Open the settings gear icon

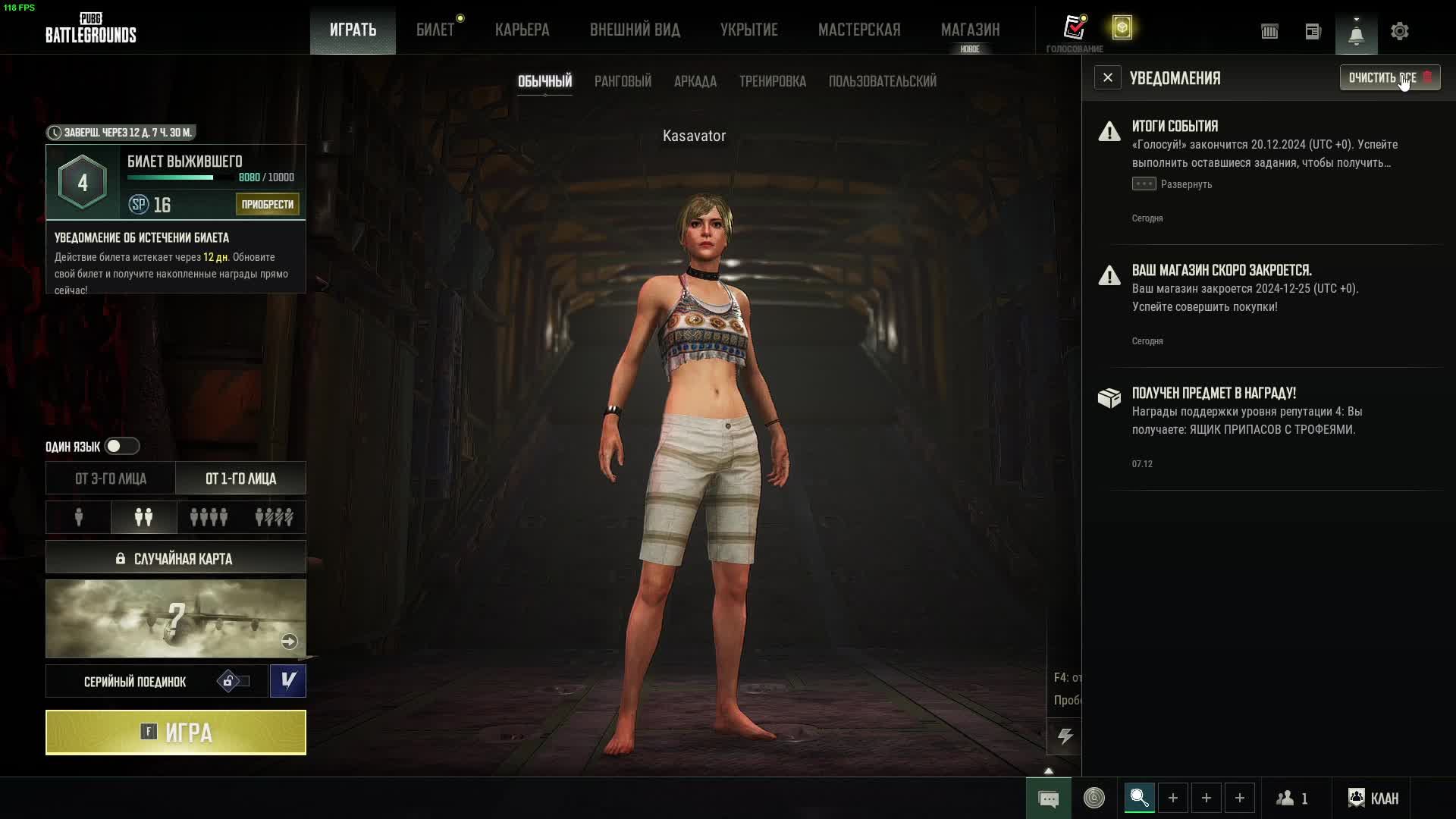[1399, 31]
